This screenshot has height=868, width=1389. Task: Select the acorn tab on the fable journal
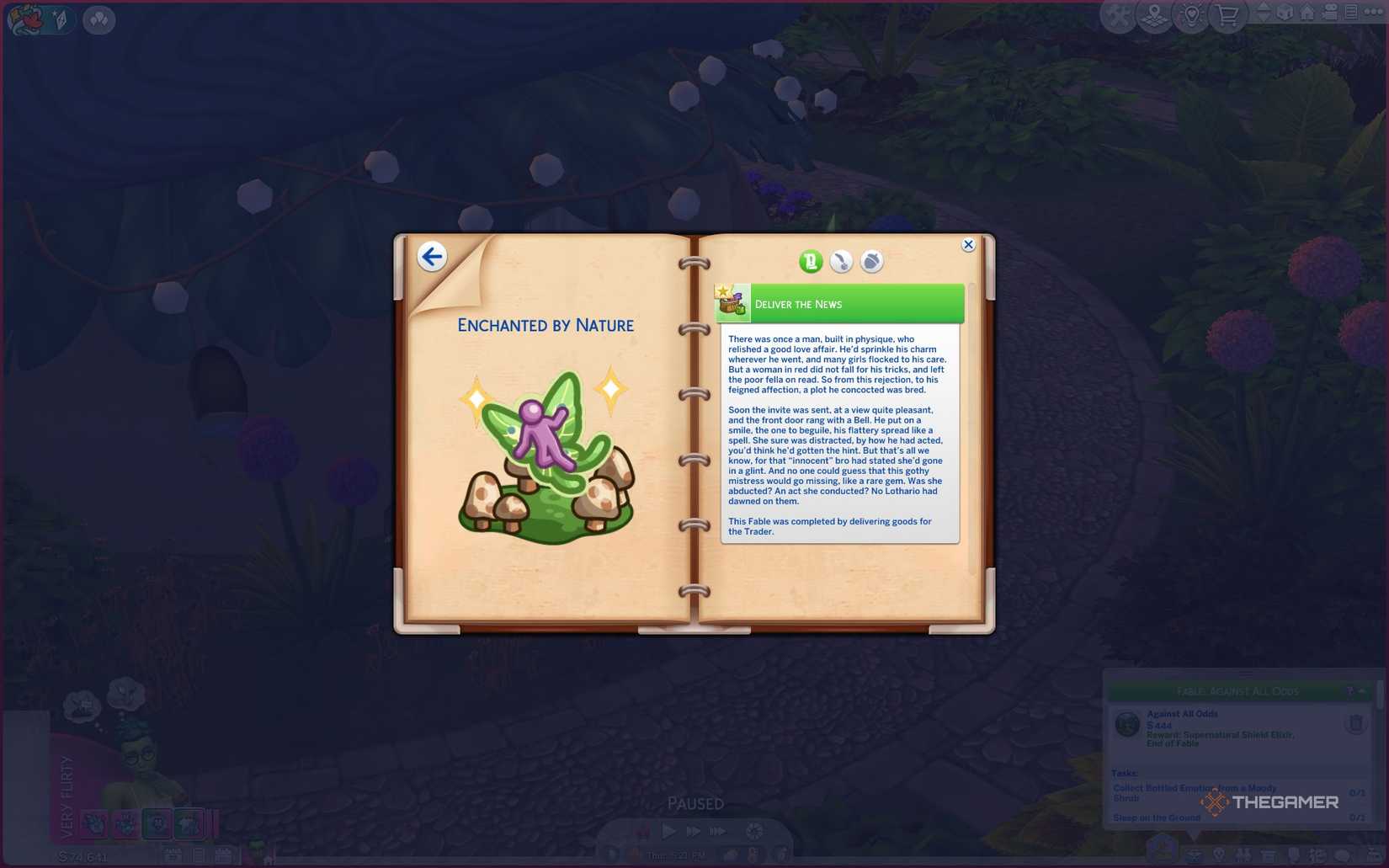point(873,261)
